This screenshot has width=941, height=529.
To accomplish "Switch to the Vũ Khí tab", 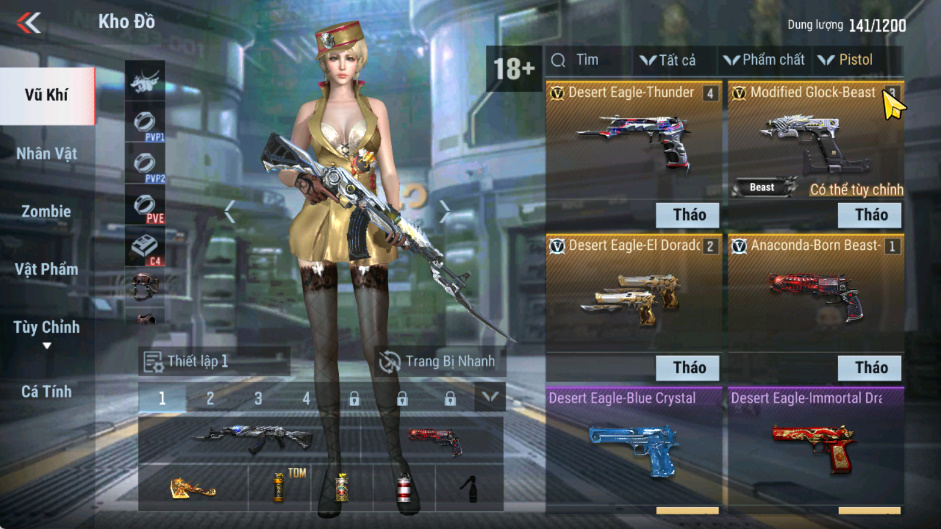I will (x=48, y=96).
